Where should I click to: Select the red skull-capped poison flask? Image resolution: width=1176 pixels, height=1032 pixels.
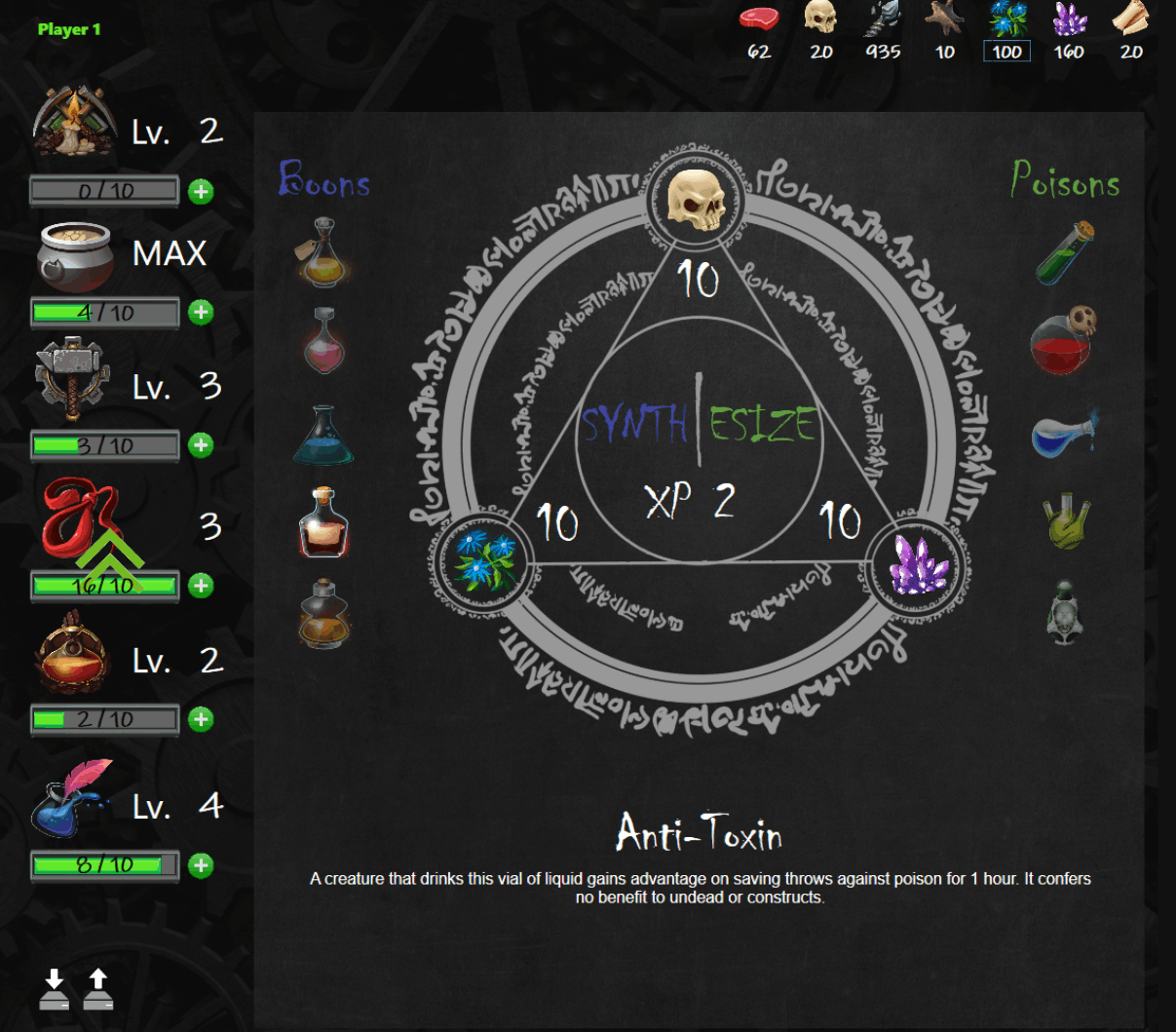click(1064, 339)
